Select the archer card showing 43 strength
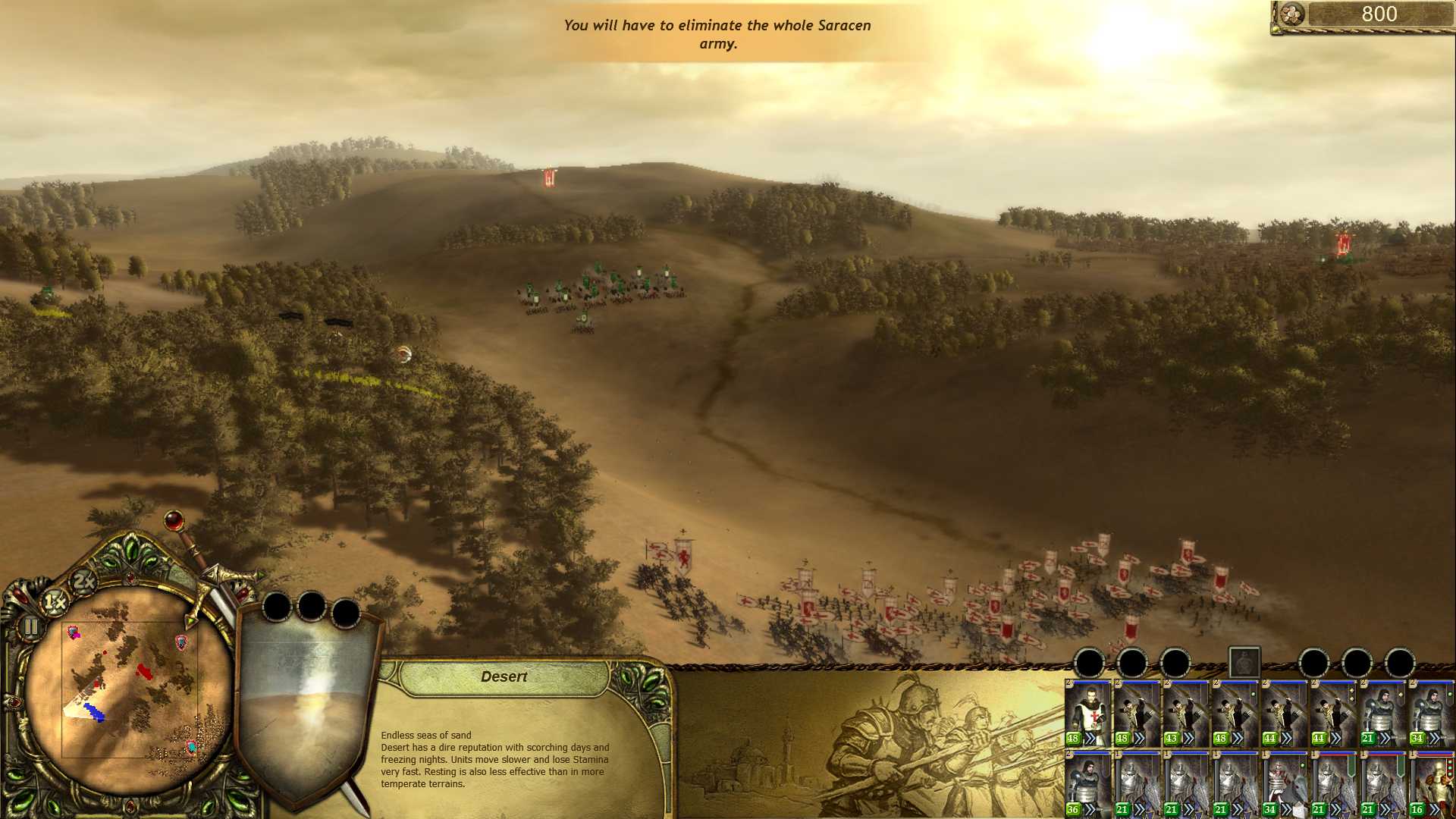This screenshot has width=1456, height=819. tap(1185, 709)
